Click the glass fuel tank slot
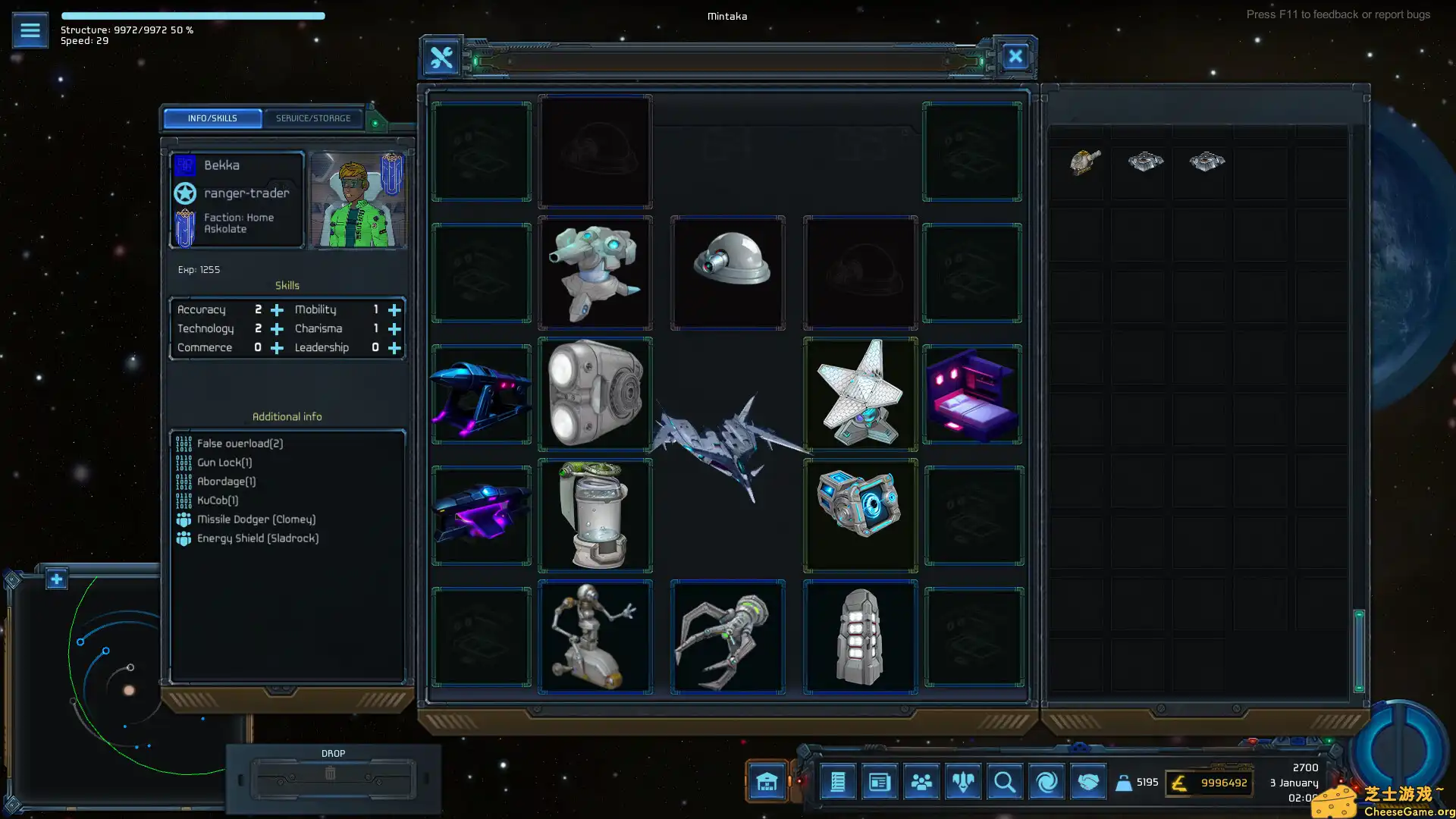This screenshot has height=819, width=1456. (595, 516)
